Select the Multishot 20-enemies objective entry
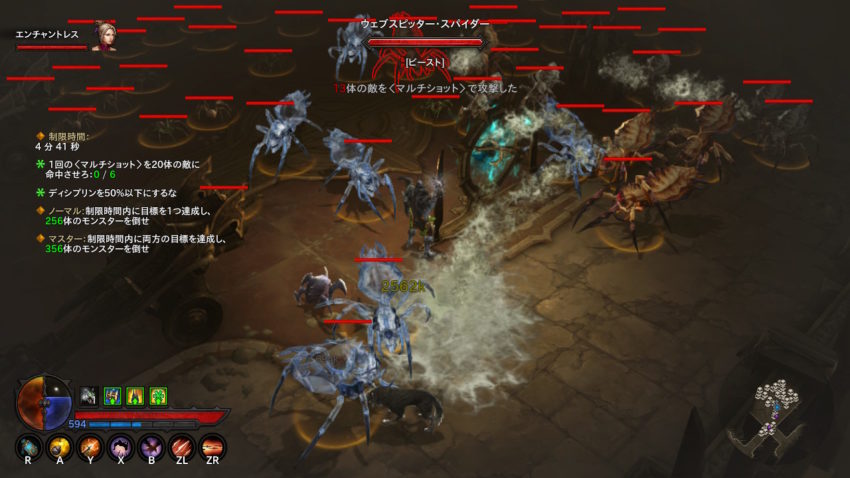850x478 pixels. point(118,169)
